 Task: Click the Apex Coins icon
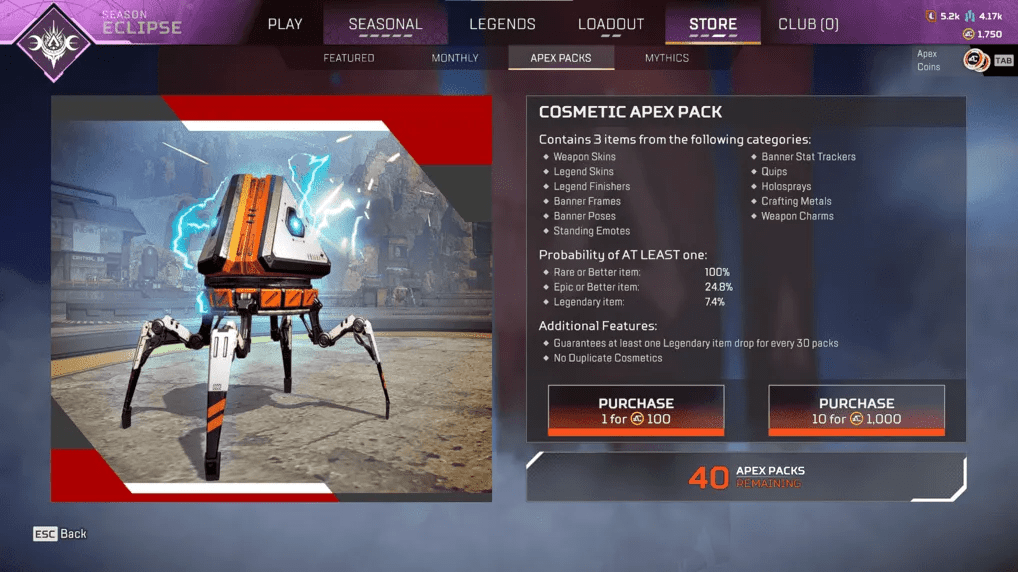click(974, 61)
